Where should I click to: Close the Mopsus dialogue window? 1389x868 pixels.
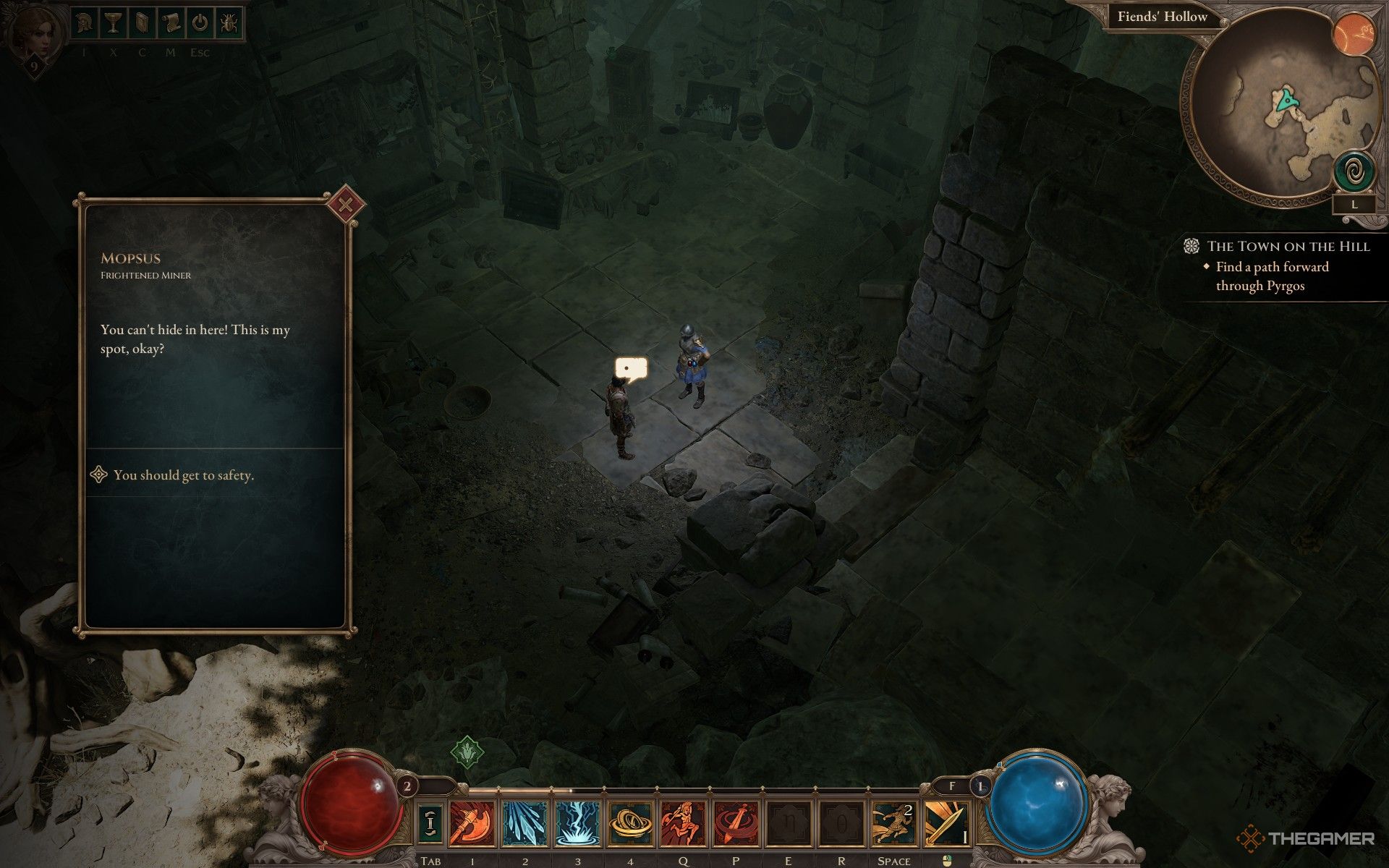point(346,206)
